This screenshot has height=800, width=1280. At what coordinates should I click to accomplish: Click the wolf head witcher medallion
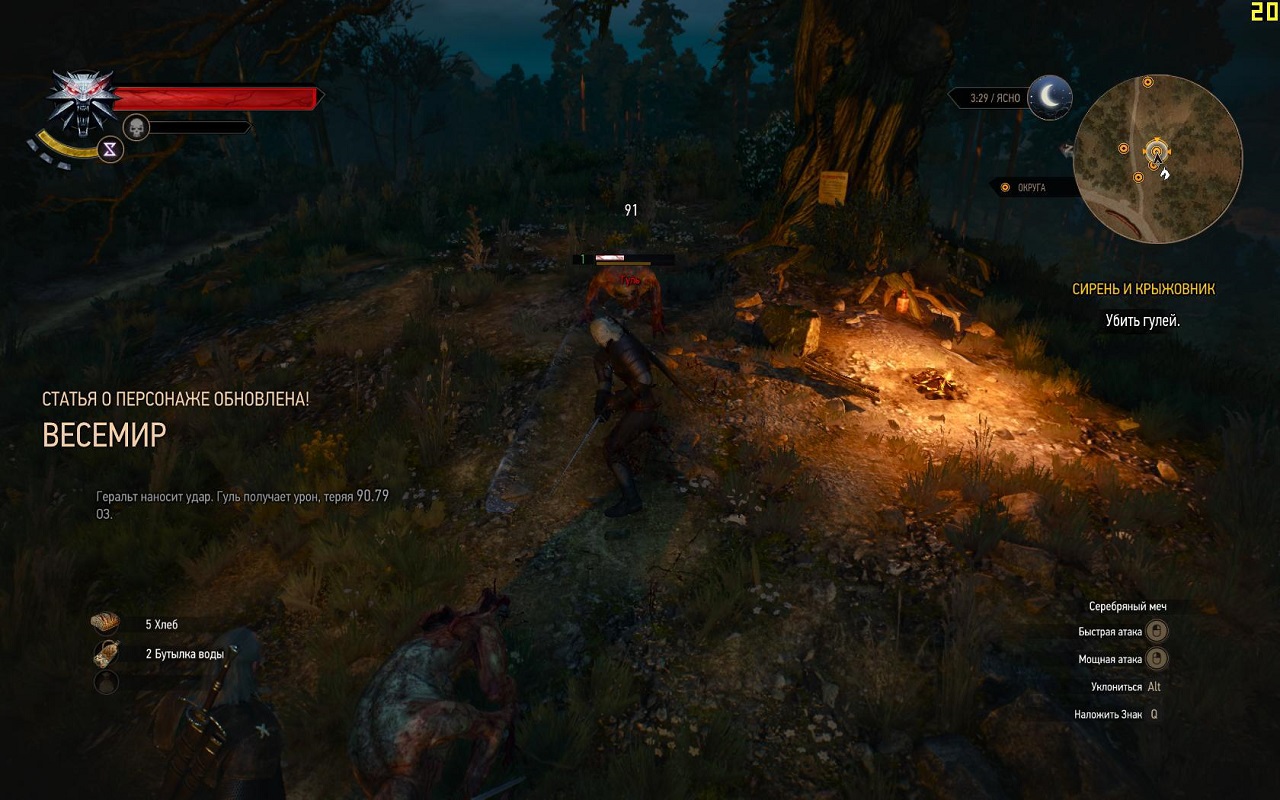coord(81,99)
